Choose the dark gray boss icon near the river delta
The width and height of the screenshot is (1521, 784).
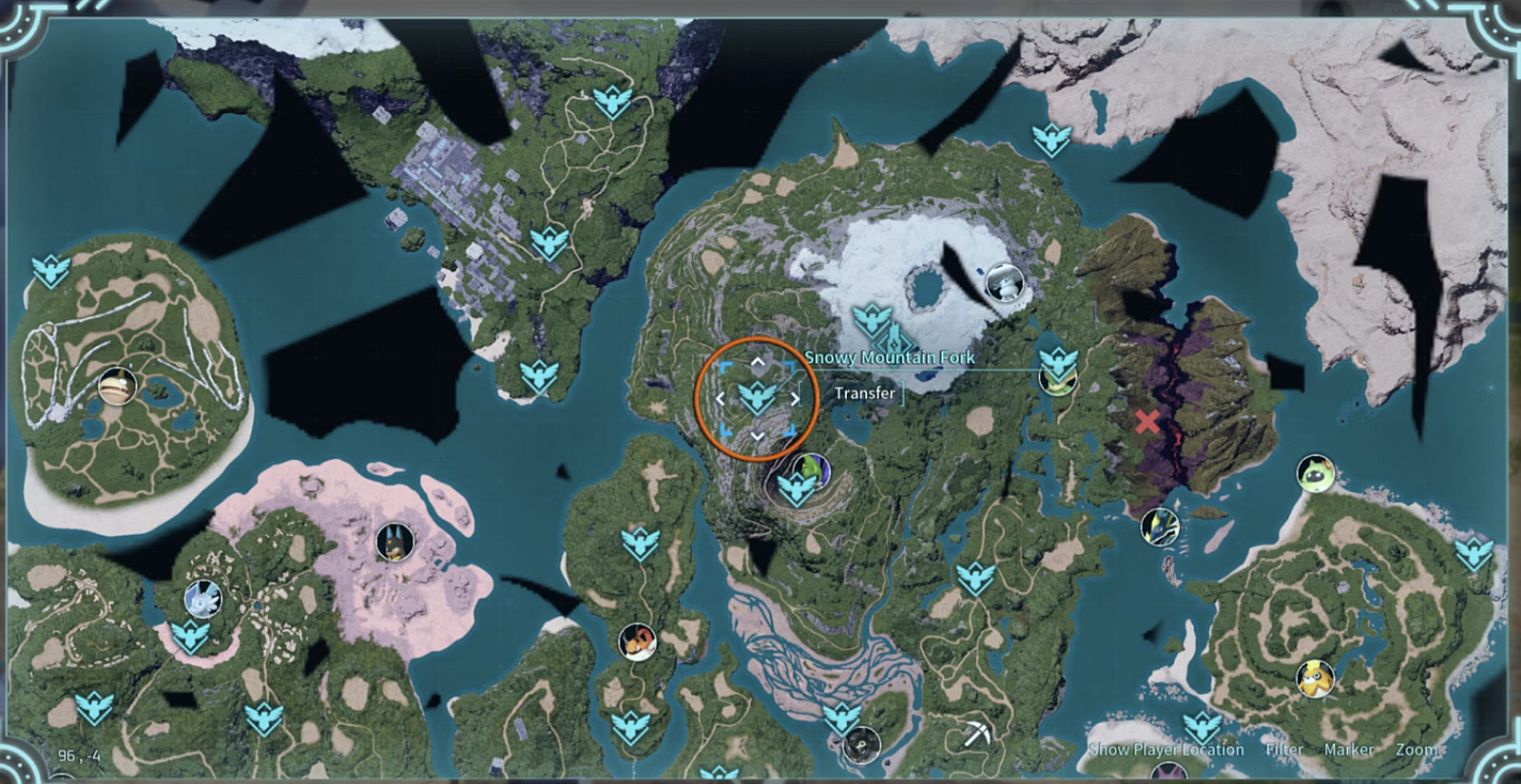pyautogui.click(x=861, y=745)
